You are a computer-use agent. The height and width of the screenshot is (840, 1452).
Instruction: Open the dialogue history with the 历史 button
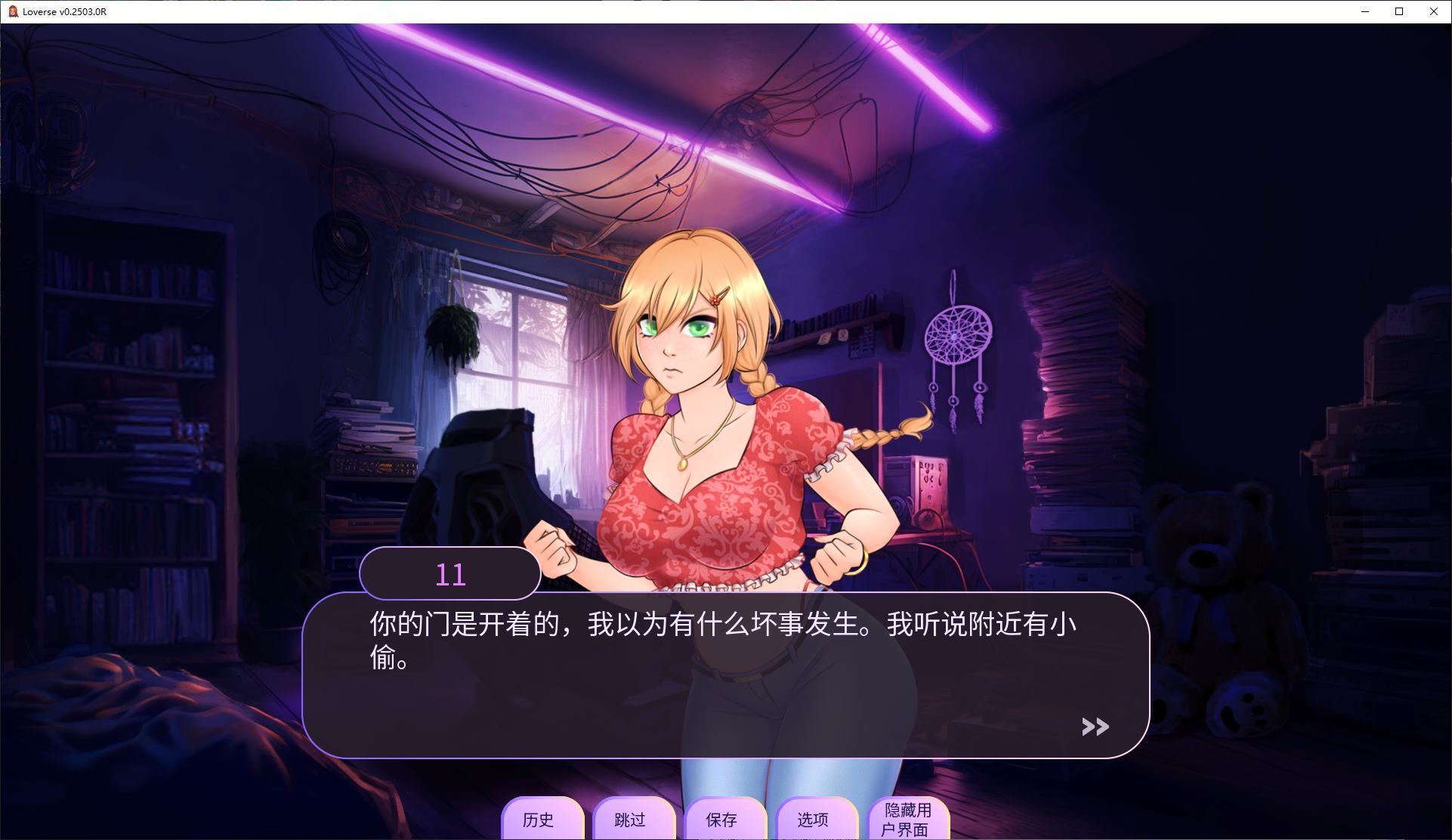tap(542, 820)
